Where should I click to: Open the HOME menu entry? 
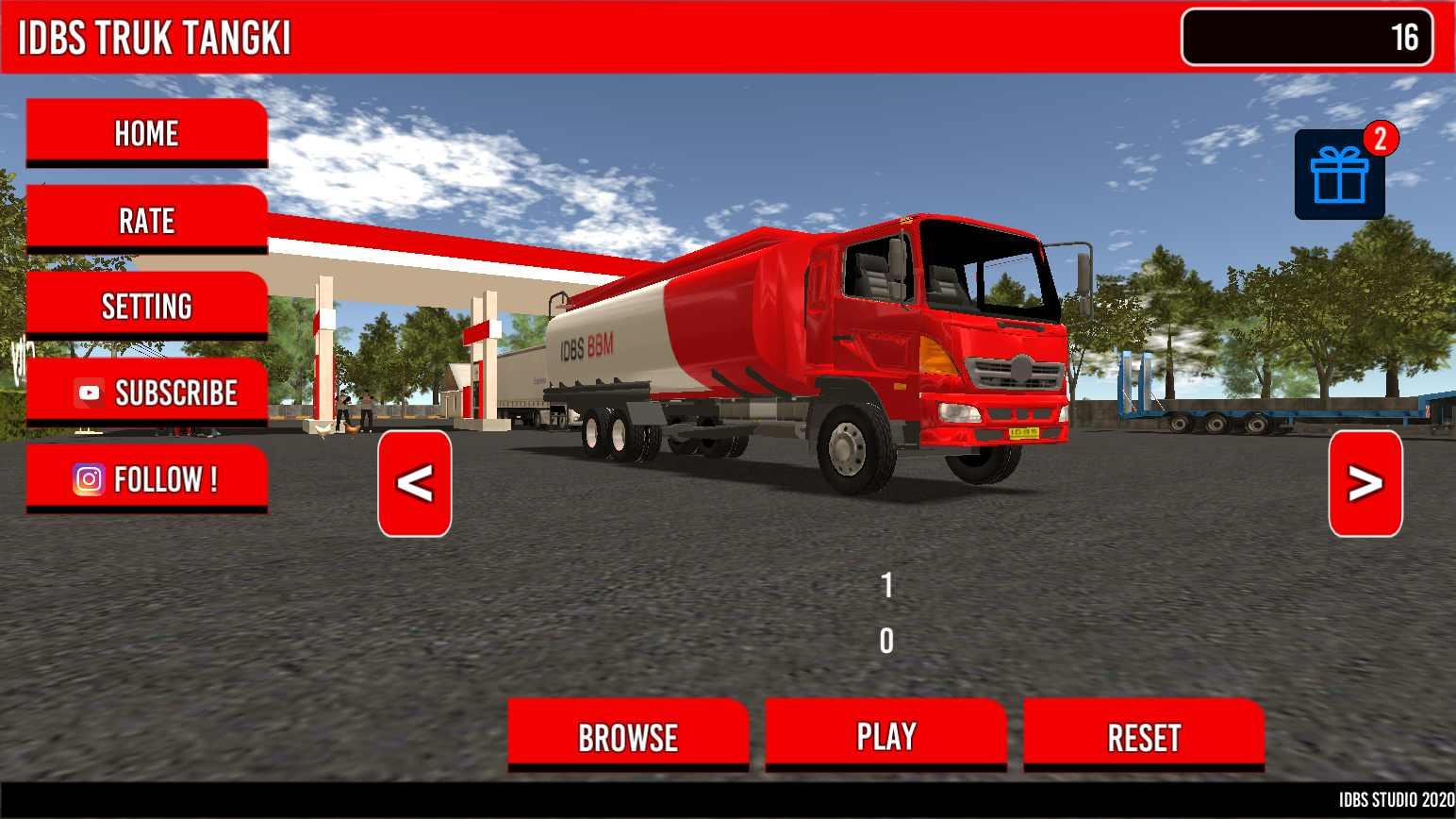(146, 133)
